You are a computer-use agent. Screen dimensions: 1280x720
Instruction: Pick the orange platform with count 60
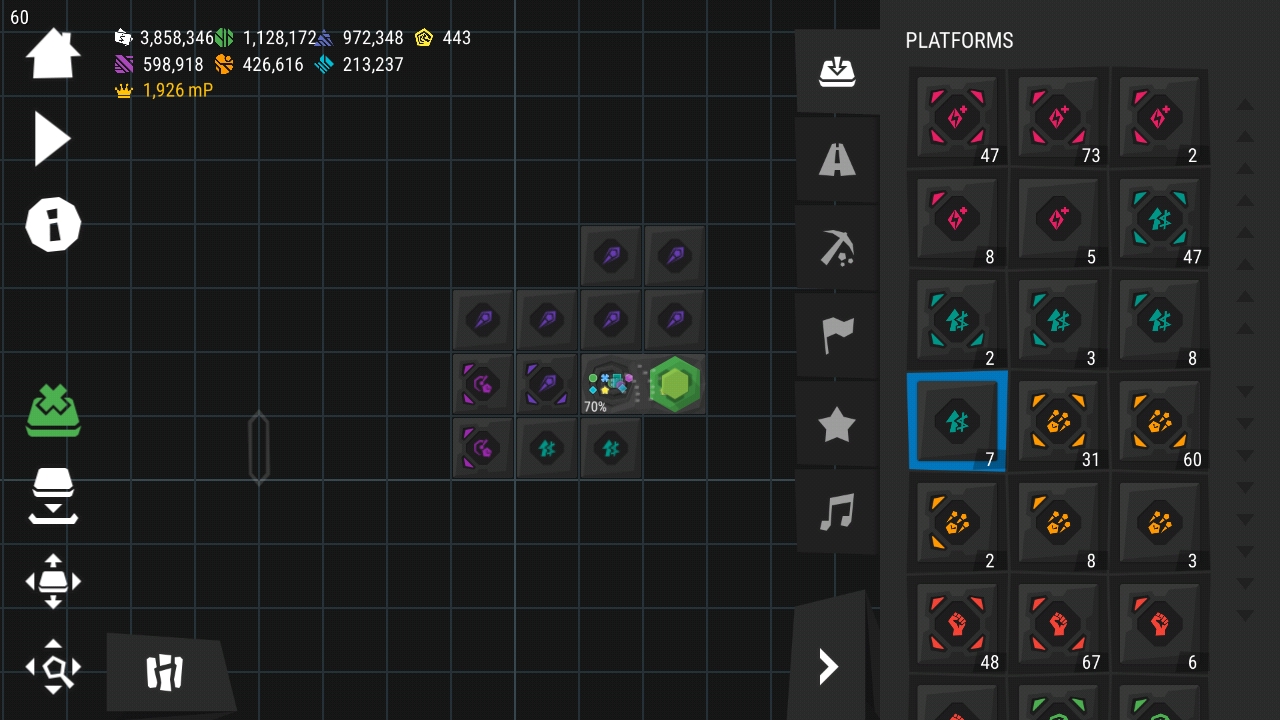coord(1159,422)
